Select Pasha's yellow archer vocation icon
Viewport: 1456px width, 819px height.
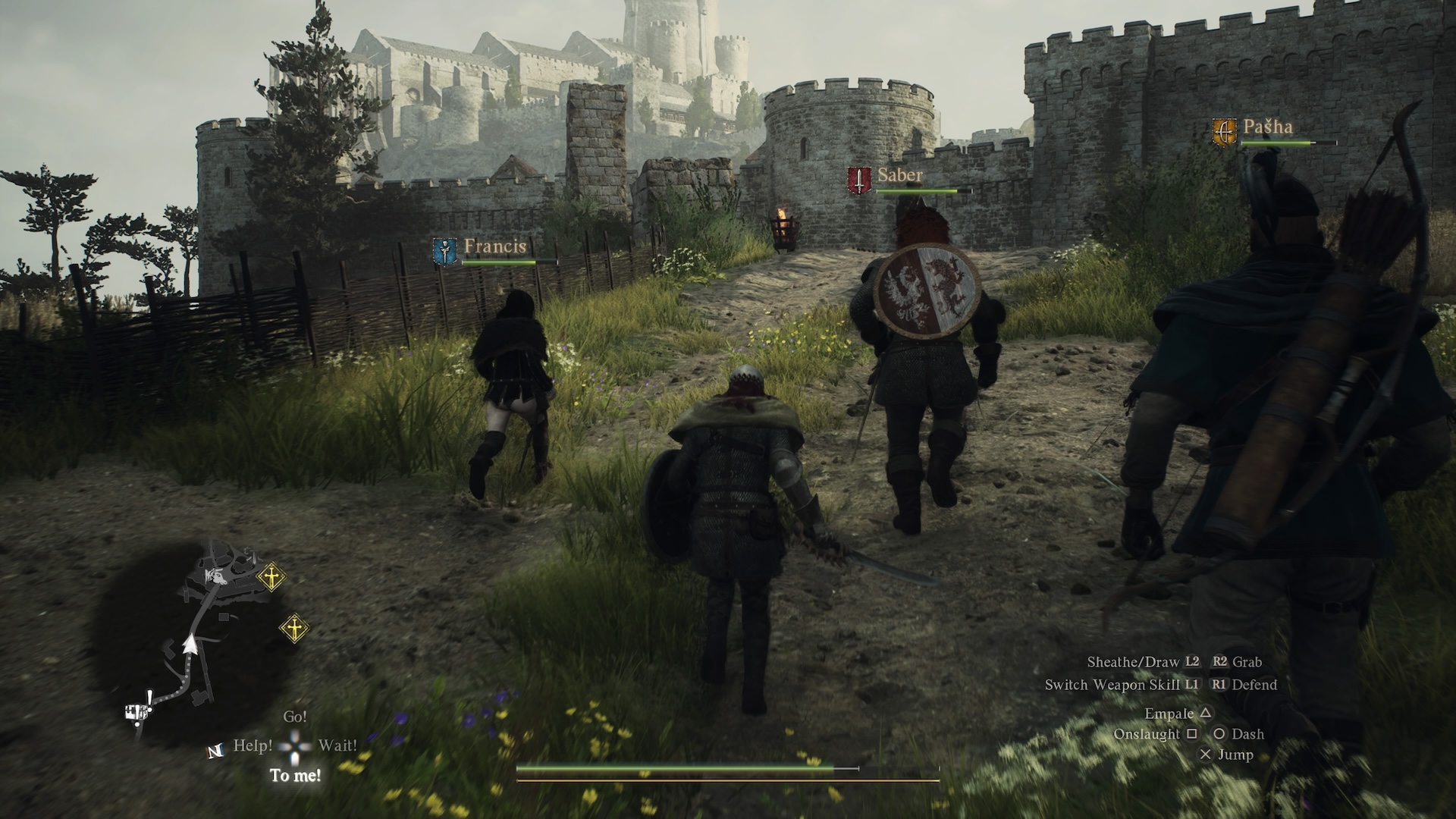click(x=1223, y=132)
